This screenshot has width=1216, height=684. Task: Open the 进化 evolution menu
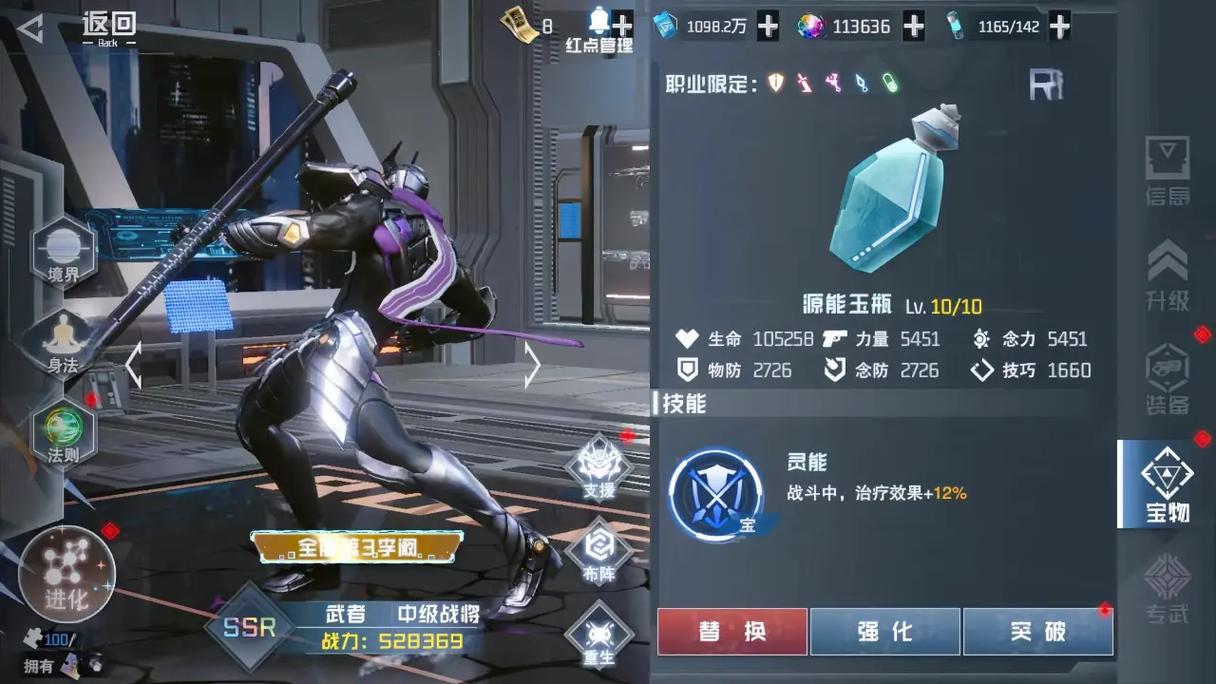pyautogui.click(x=67, y=575)
